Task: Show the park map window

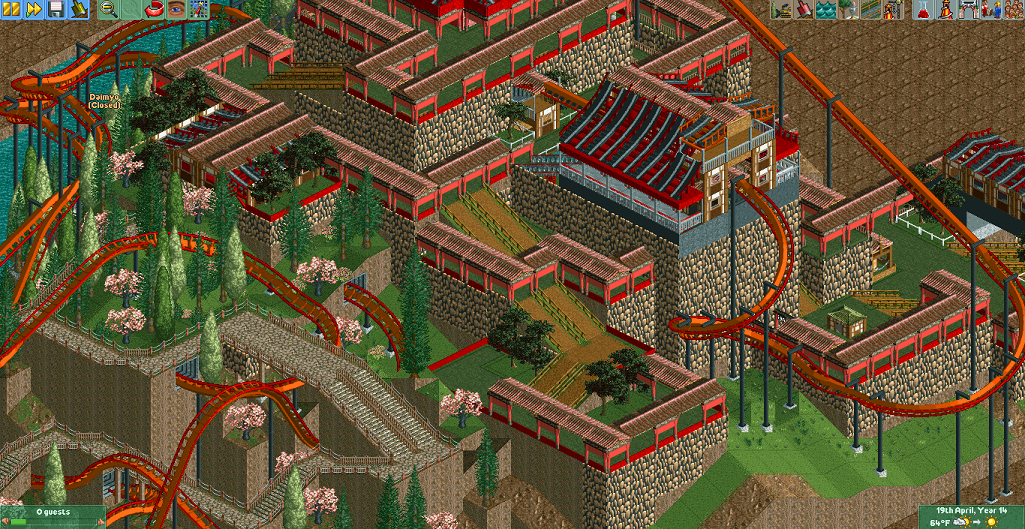Action: pos(199,9)
